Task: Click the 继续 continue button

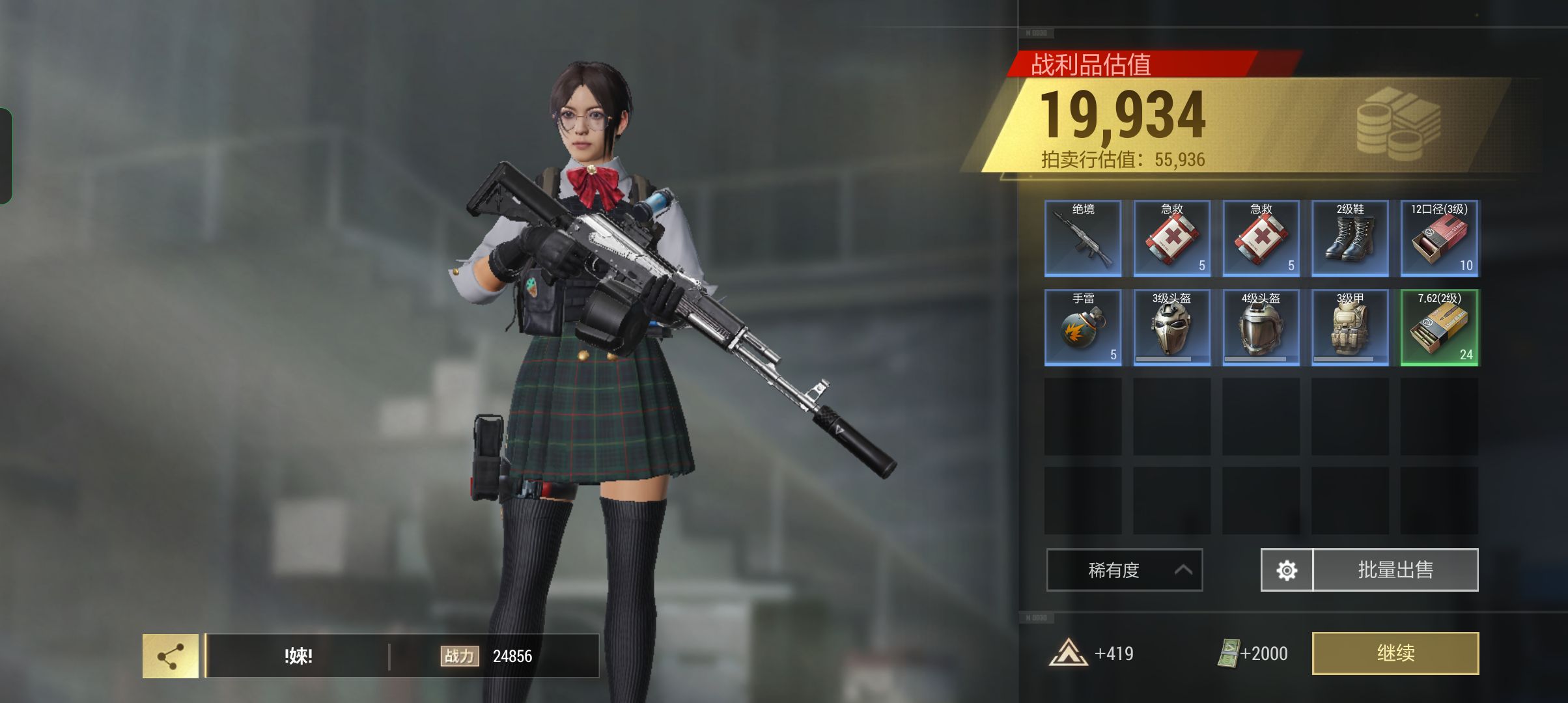Action: point(1395,653)
